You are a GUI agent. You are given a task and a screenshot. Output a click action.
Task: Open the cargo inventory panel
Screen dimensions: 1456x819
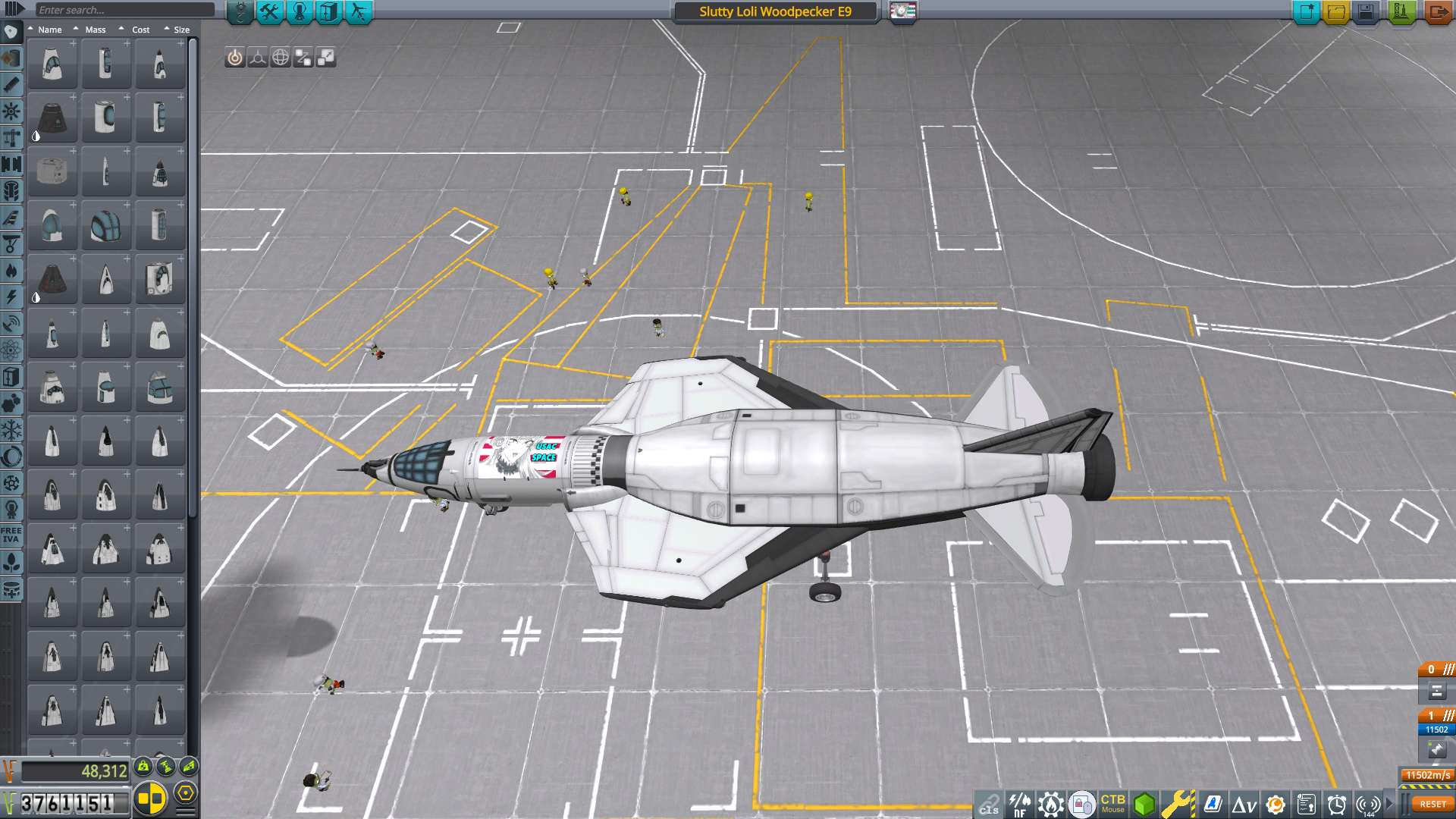329,11
